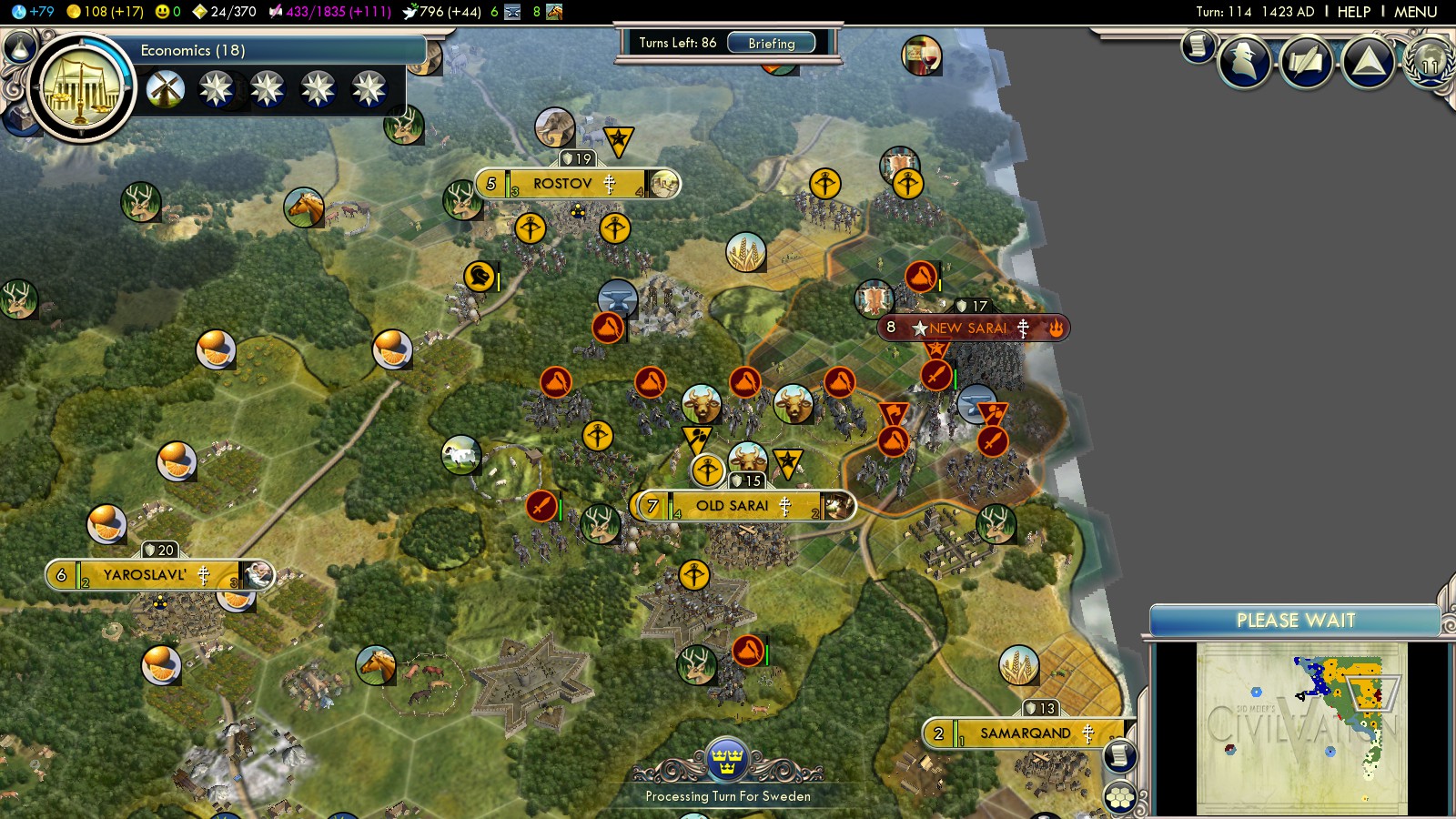
Task: Open the HELP Civilopedia
Action: (1353, 12)
